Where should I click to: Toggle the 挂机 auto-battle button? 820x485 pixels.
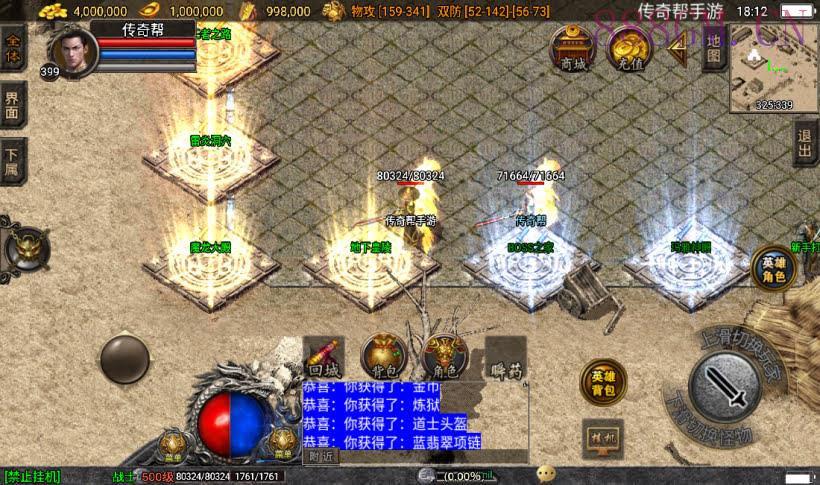coord(602,436)
